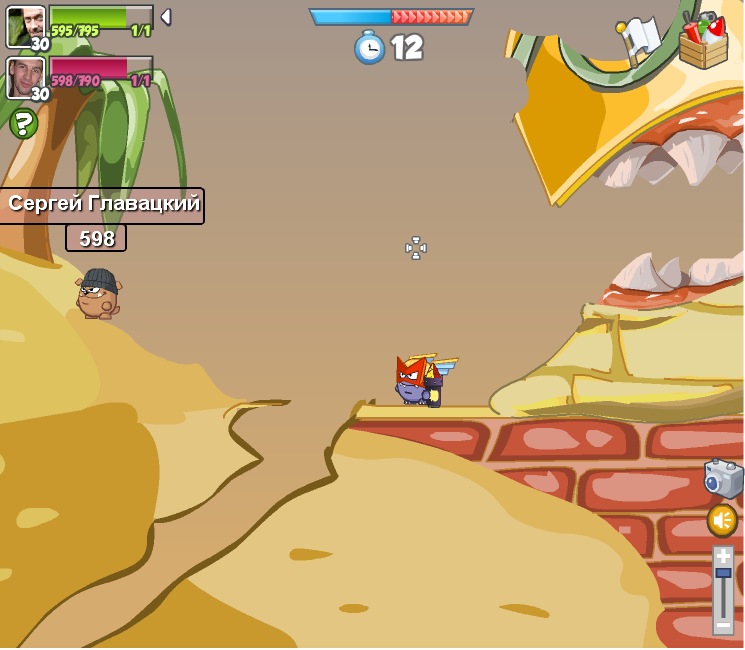Screen dimensions: 745x650
Task: Open help with the green question mark
Action: [x=23, y=123]
